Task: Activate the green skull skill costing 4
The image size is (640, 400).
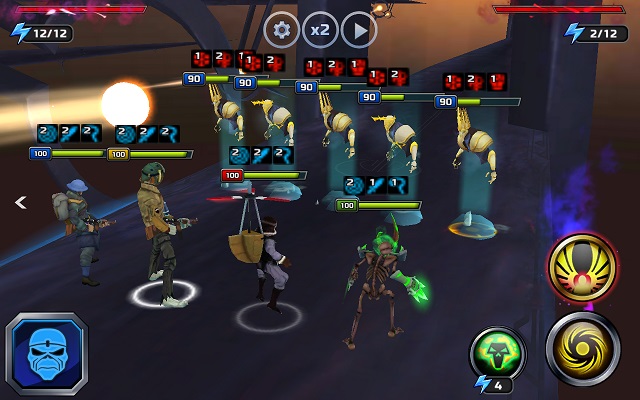Action: point(497,355)
